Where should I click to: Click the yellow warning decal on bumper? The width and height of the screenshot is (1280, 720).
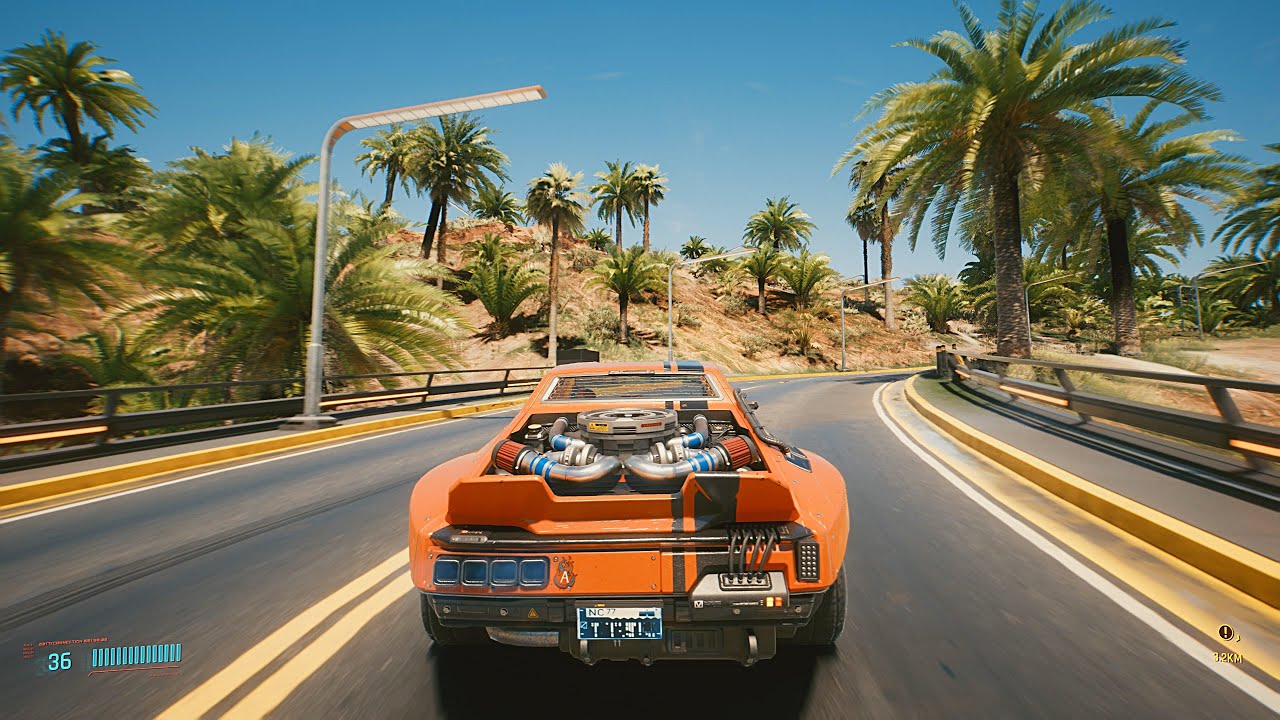(532, 612)
